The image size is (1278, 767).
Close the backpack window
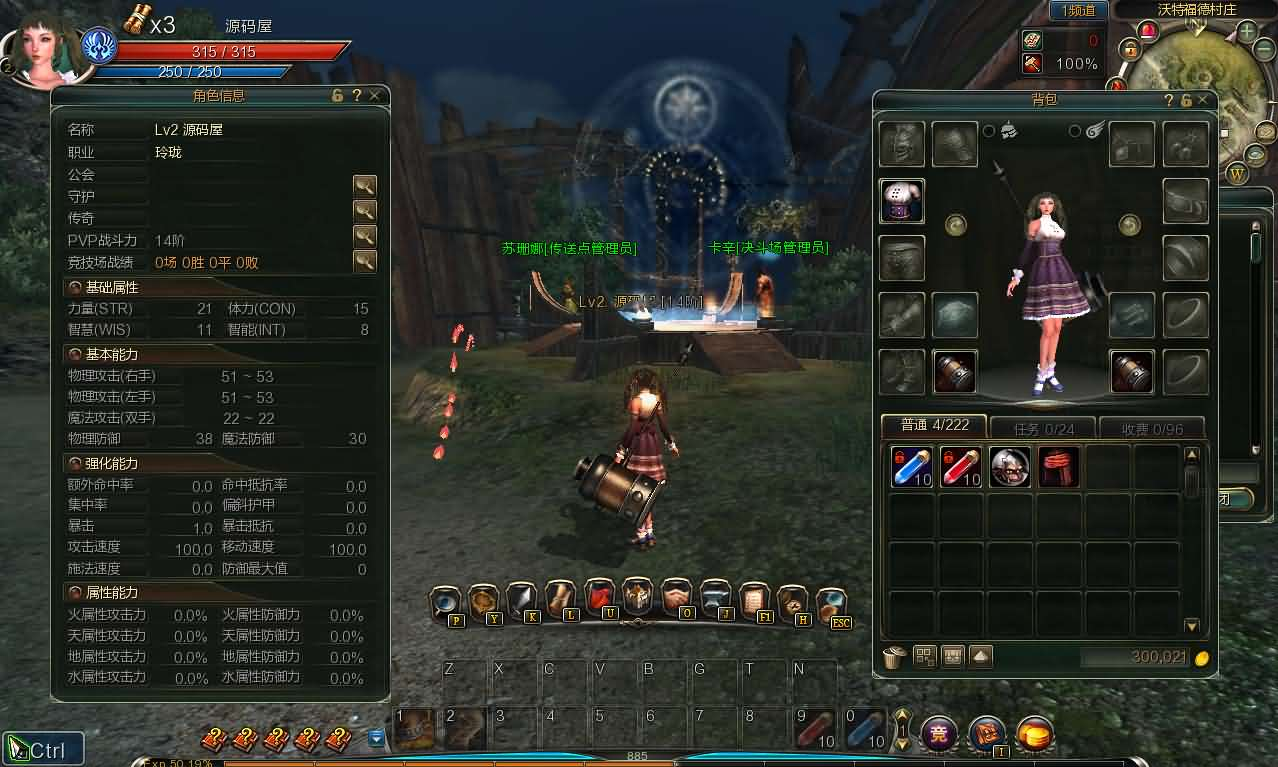(1203, 100)
